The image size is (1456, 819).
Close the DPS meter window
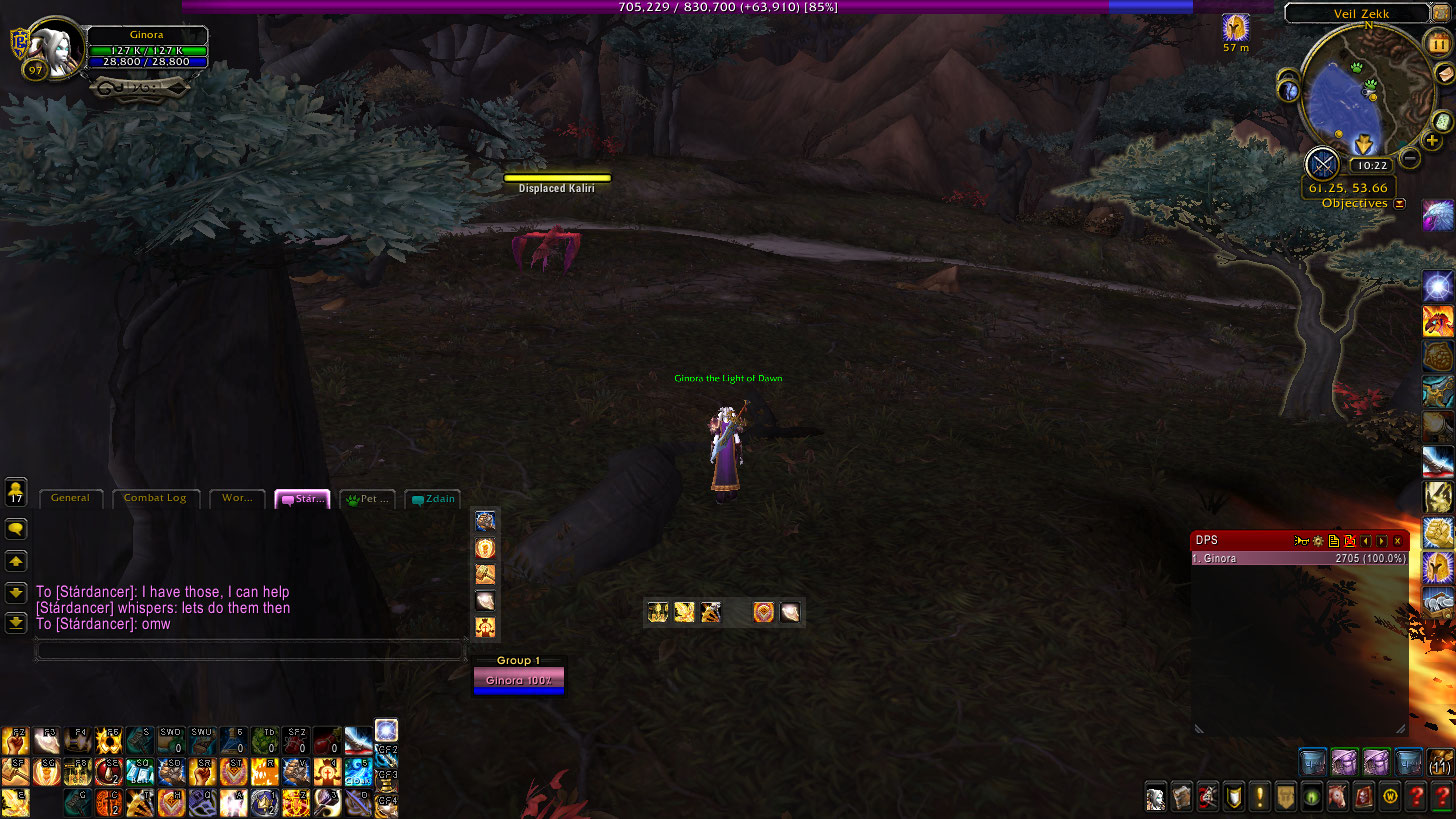[x=1398, y=541]
